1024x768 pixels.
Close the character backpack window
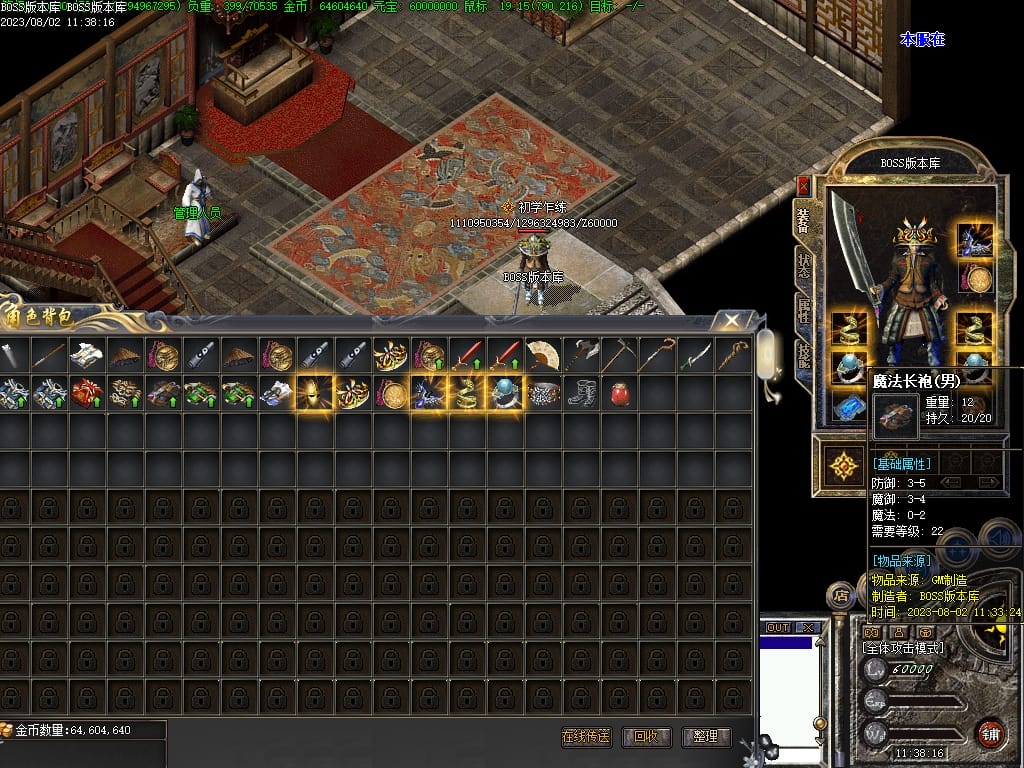733,320
